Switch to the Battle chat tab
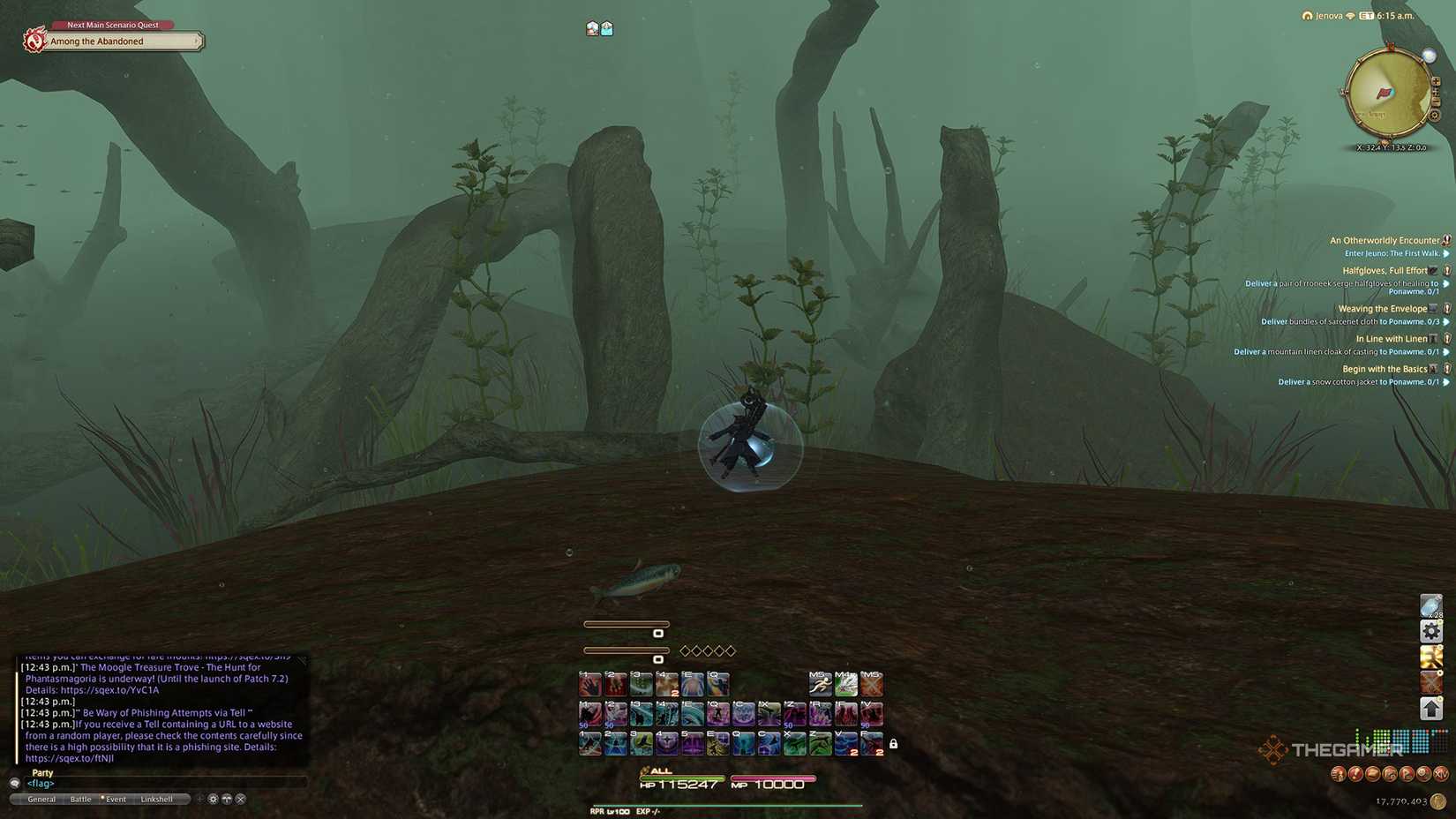This screenshot has width=1456, height=819. pyautogui.click(x=81, y=800)
